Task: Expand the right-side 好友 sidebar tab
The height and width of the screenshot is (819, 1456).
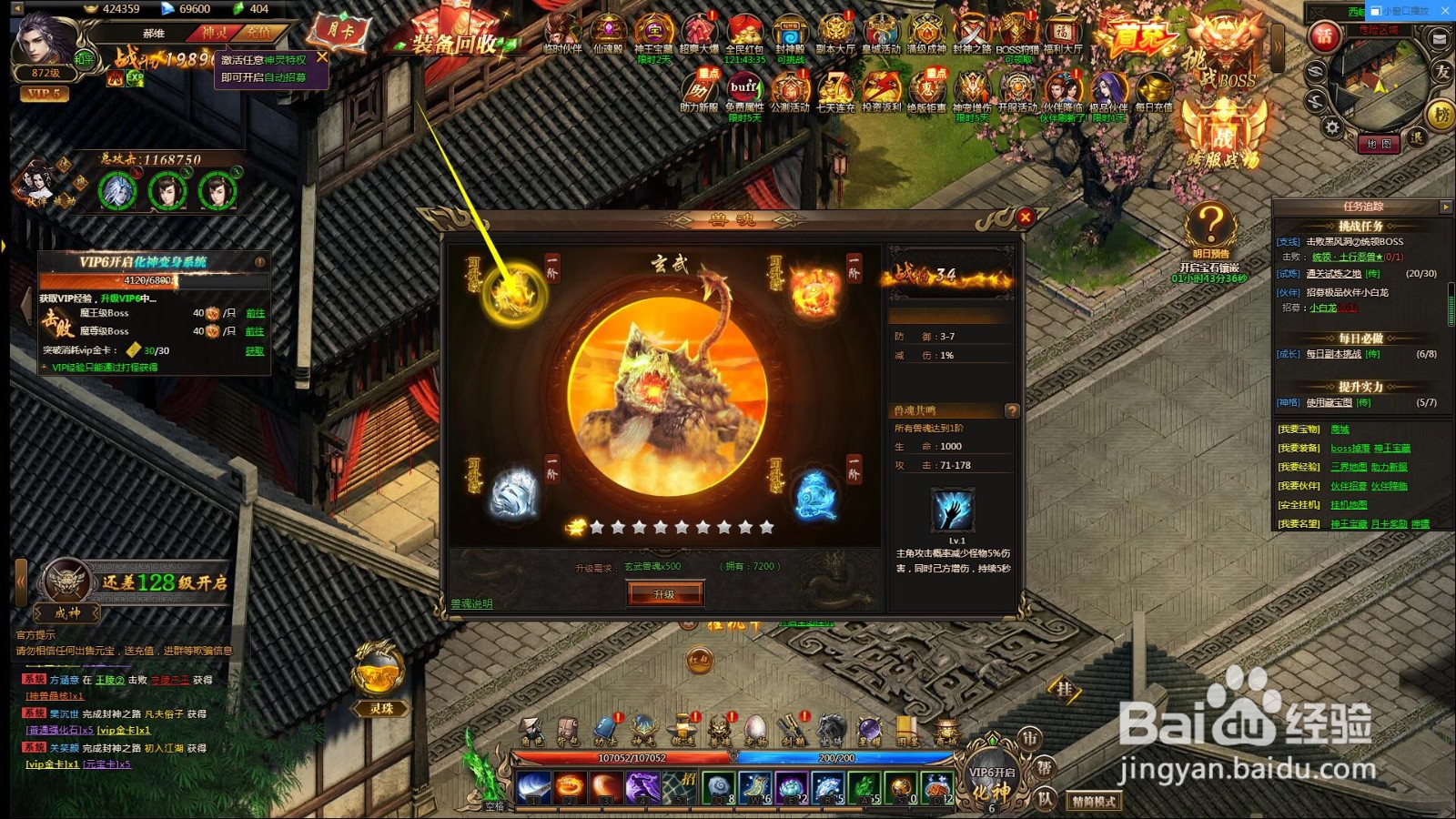Action: (x=1442, y=72)
